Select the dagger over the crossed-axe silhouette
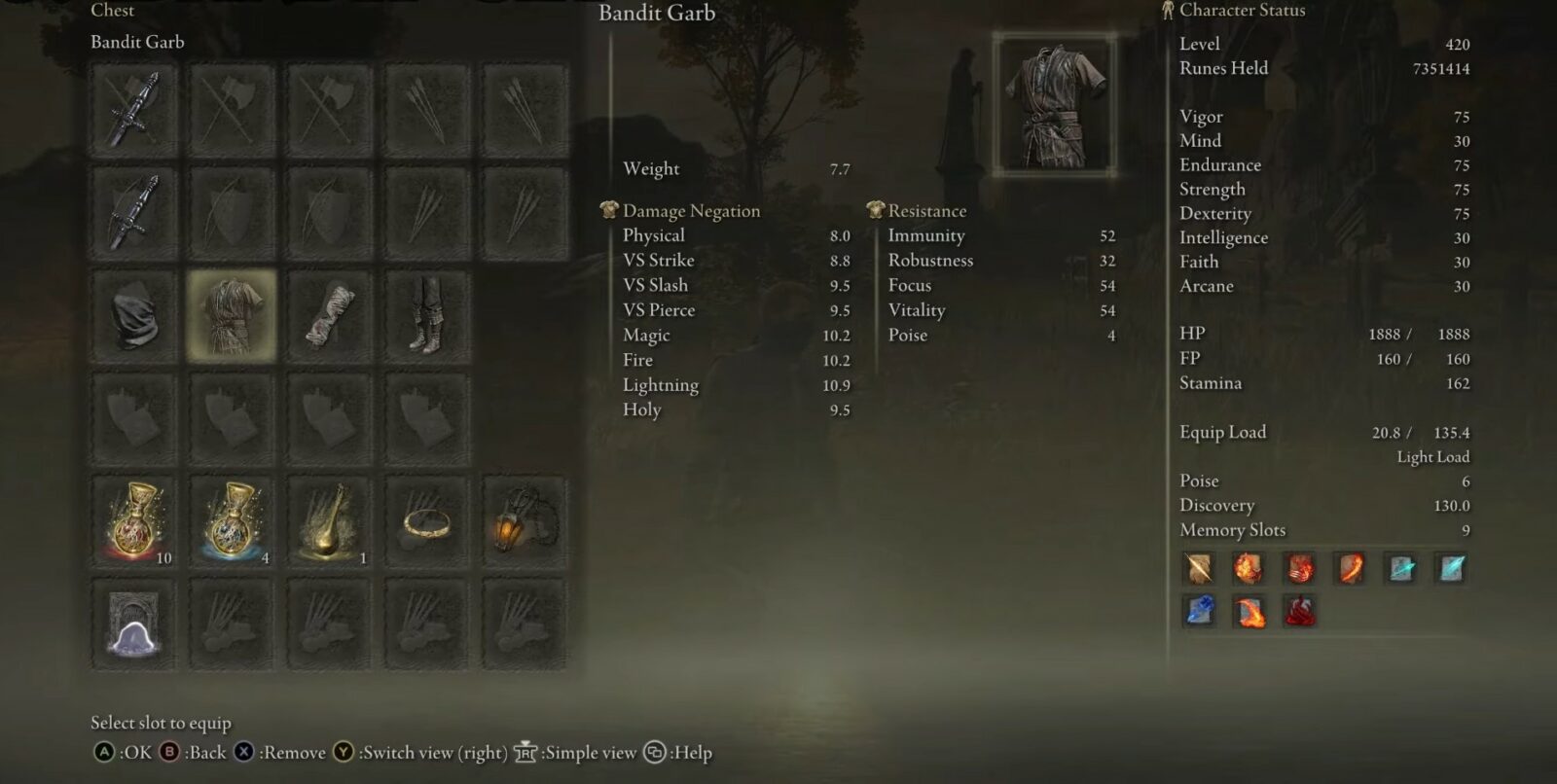Viewport: 1557px width, 784px height. pos(134,108)
